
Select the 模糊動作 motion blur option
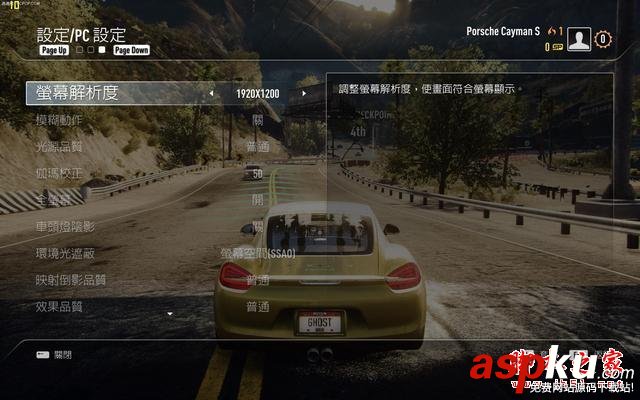click(59, 120)
